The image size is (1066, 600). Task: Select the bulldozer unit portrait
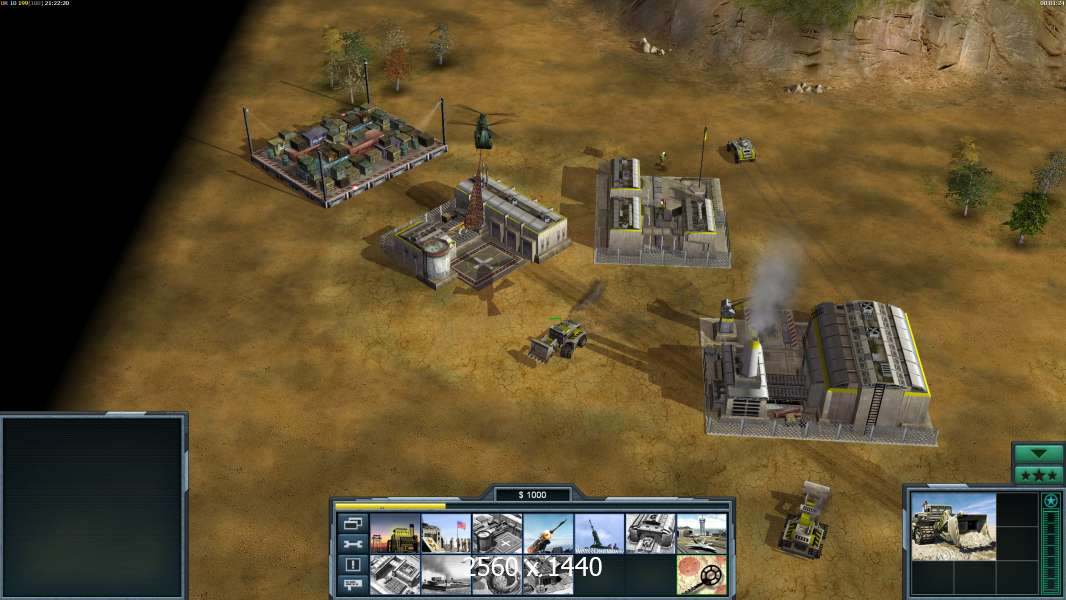[953, 526]
